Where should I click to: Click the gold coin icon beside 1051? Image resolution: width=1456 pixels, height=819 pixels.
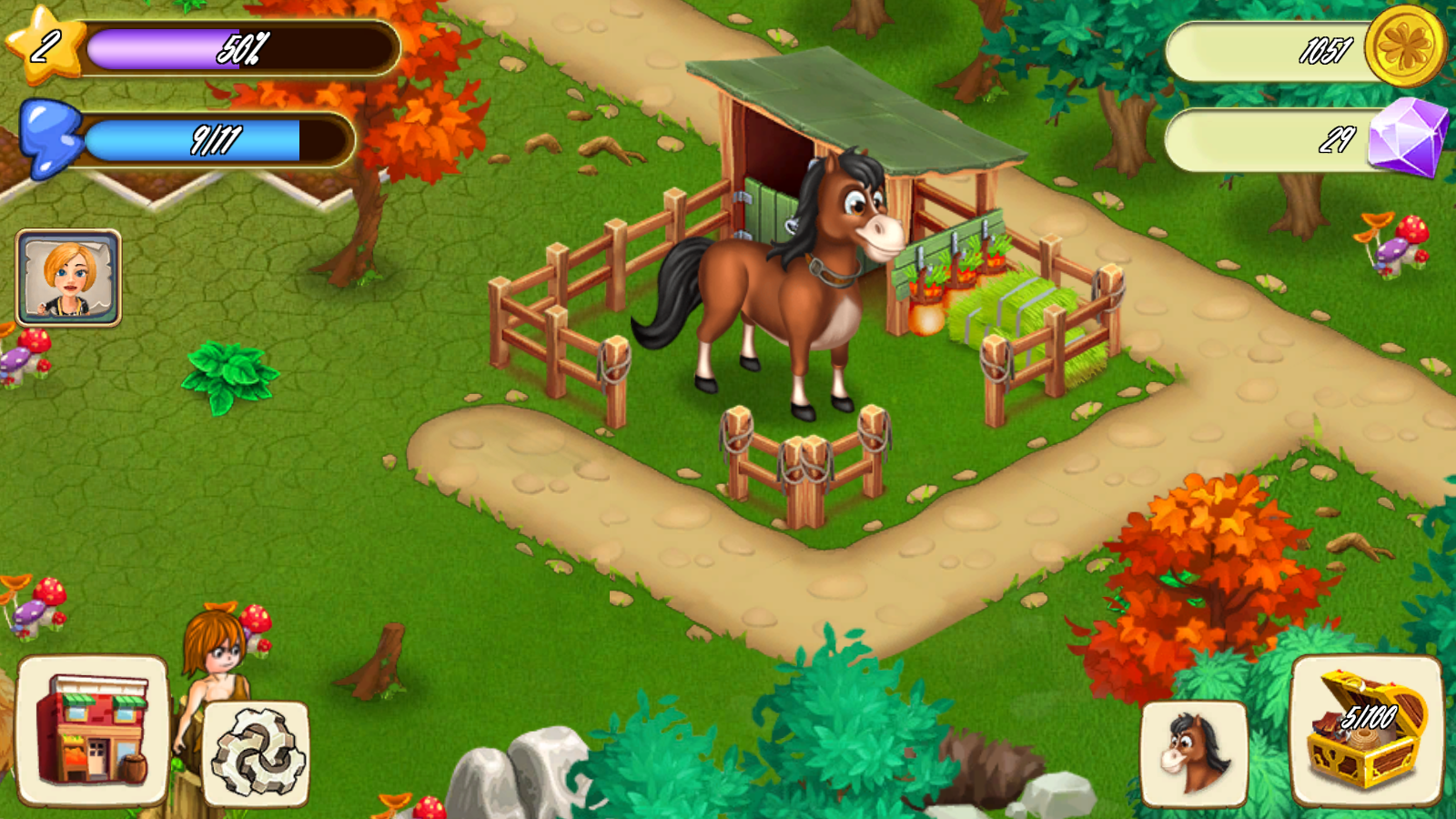(1406, 47)
